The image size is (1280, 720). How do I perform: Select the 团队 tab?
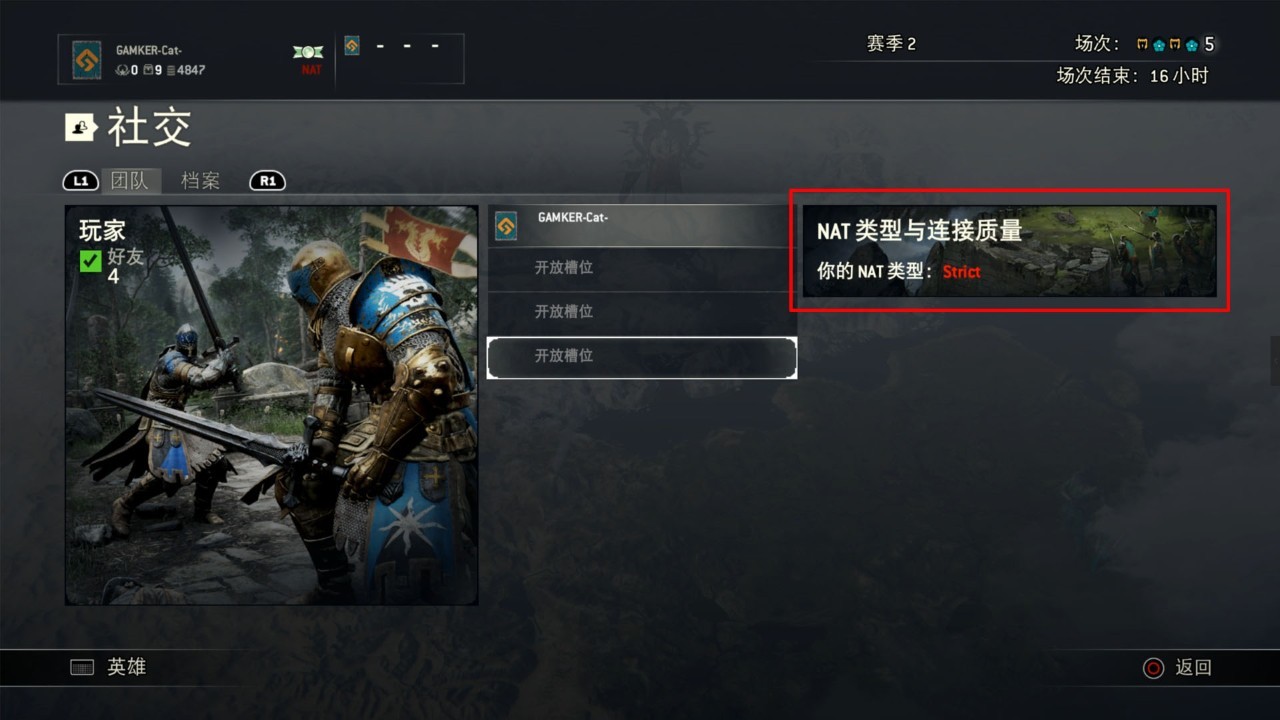click(131, 181)
